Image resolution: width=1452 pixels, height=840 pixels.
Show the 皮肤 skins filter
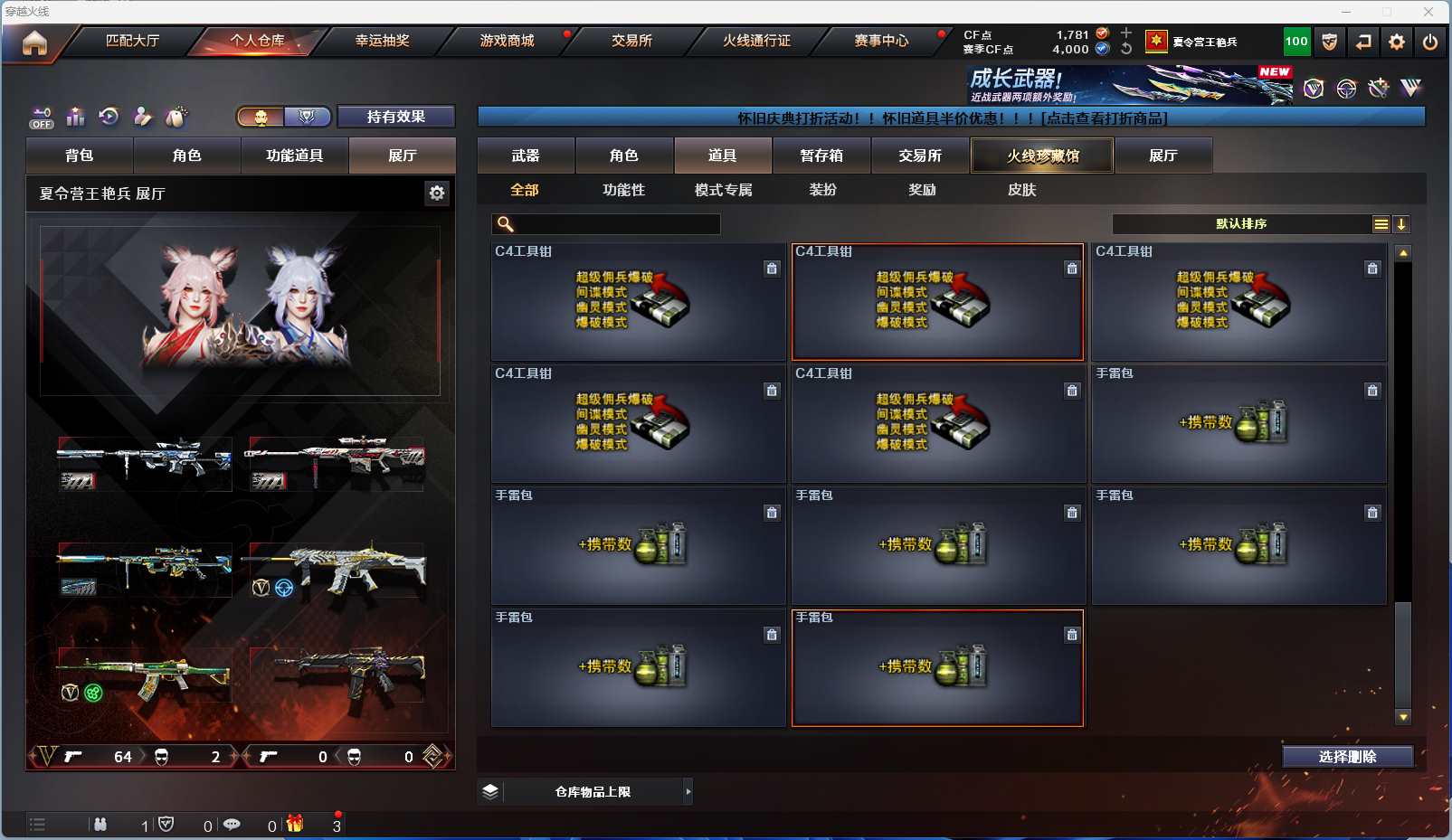[1021, 190]
